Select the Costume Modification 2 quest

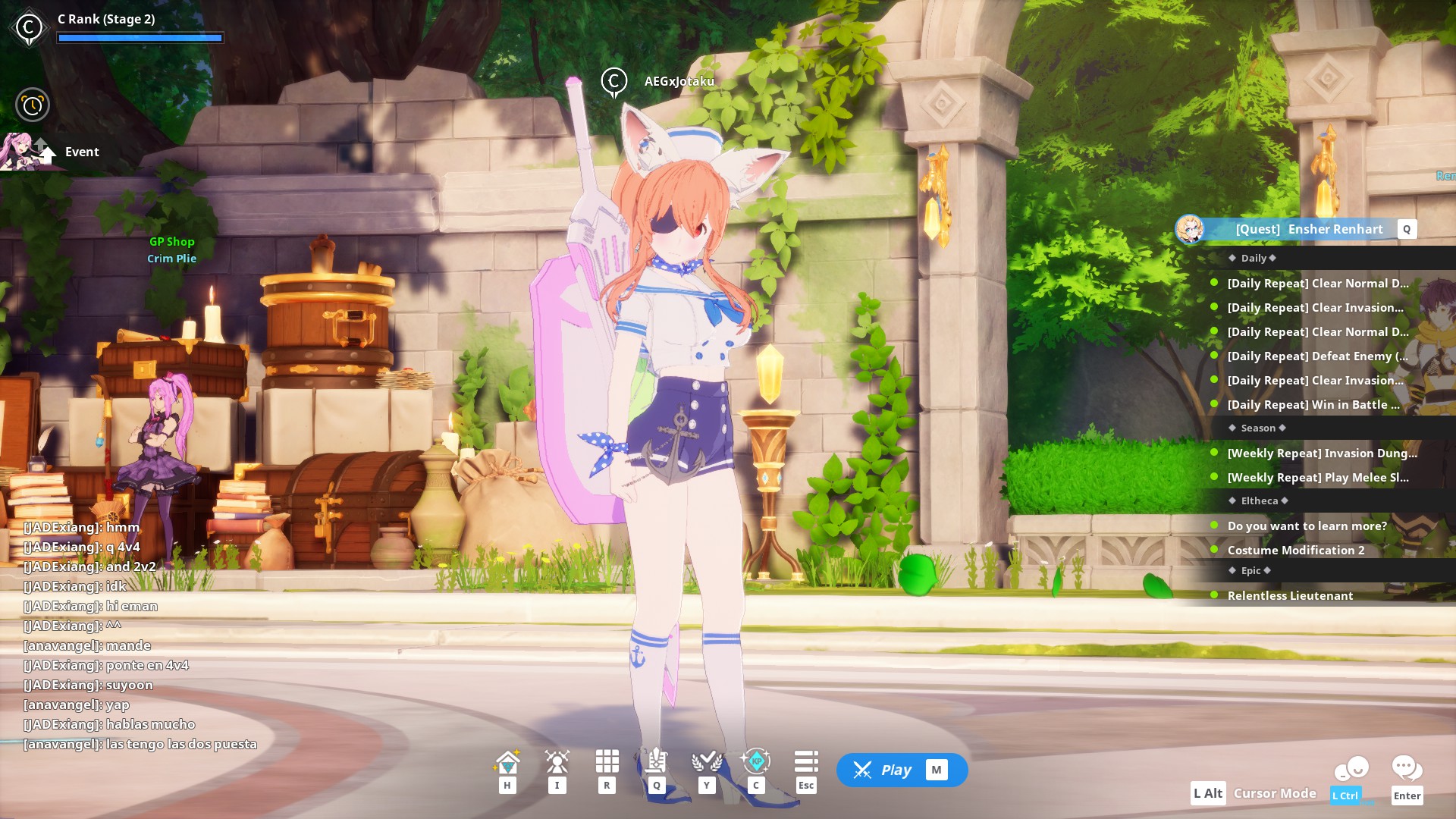(1295, 551)
